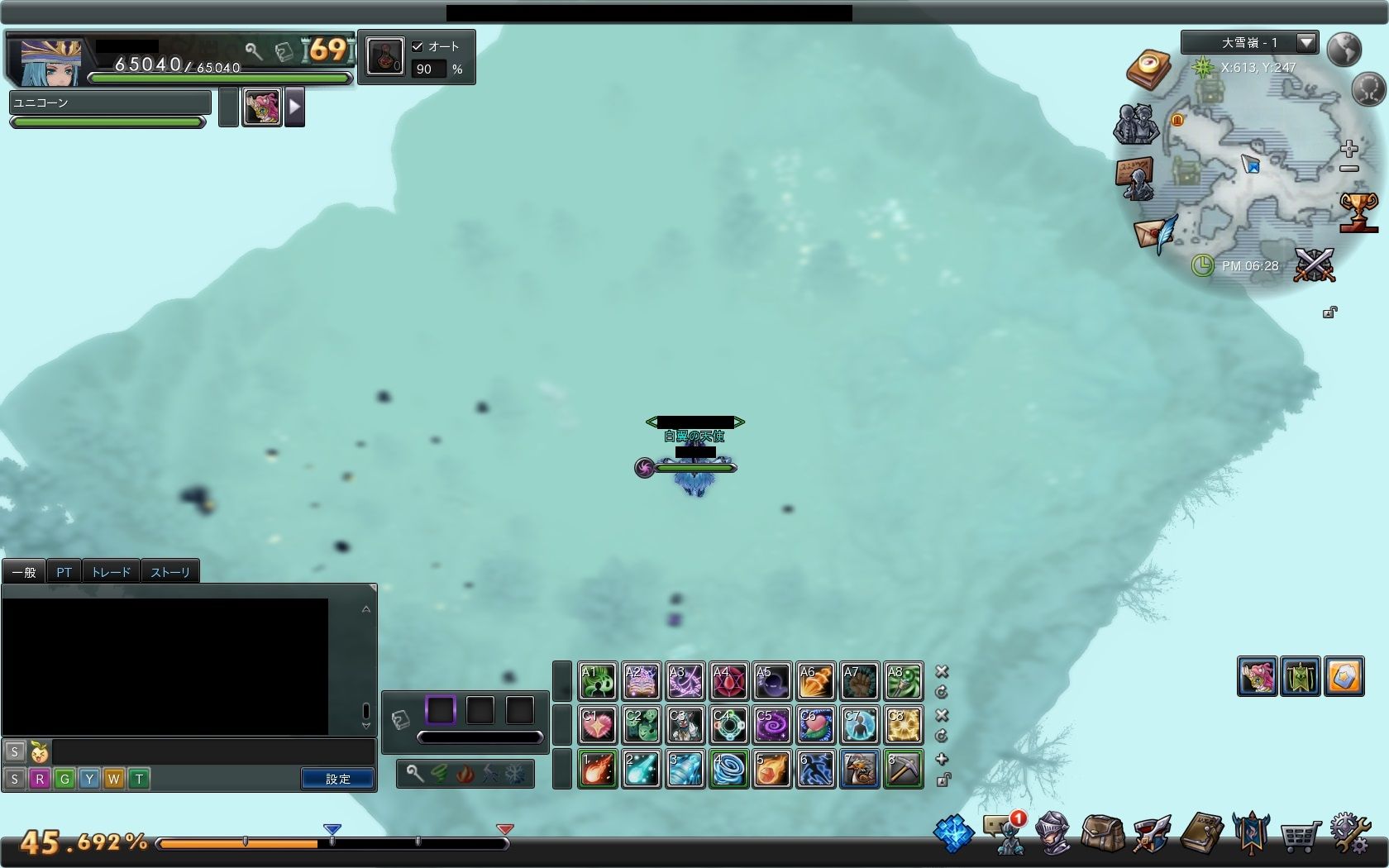This screenshot has height=868, width=1389.
Task: Open the gear and wrench settings
Action: [1350, 833]
